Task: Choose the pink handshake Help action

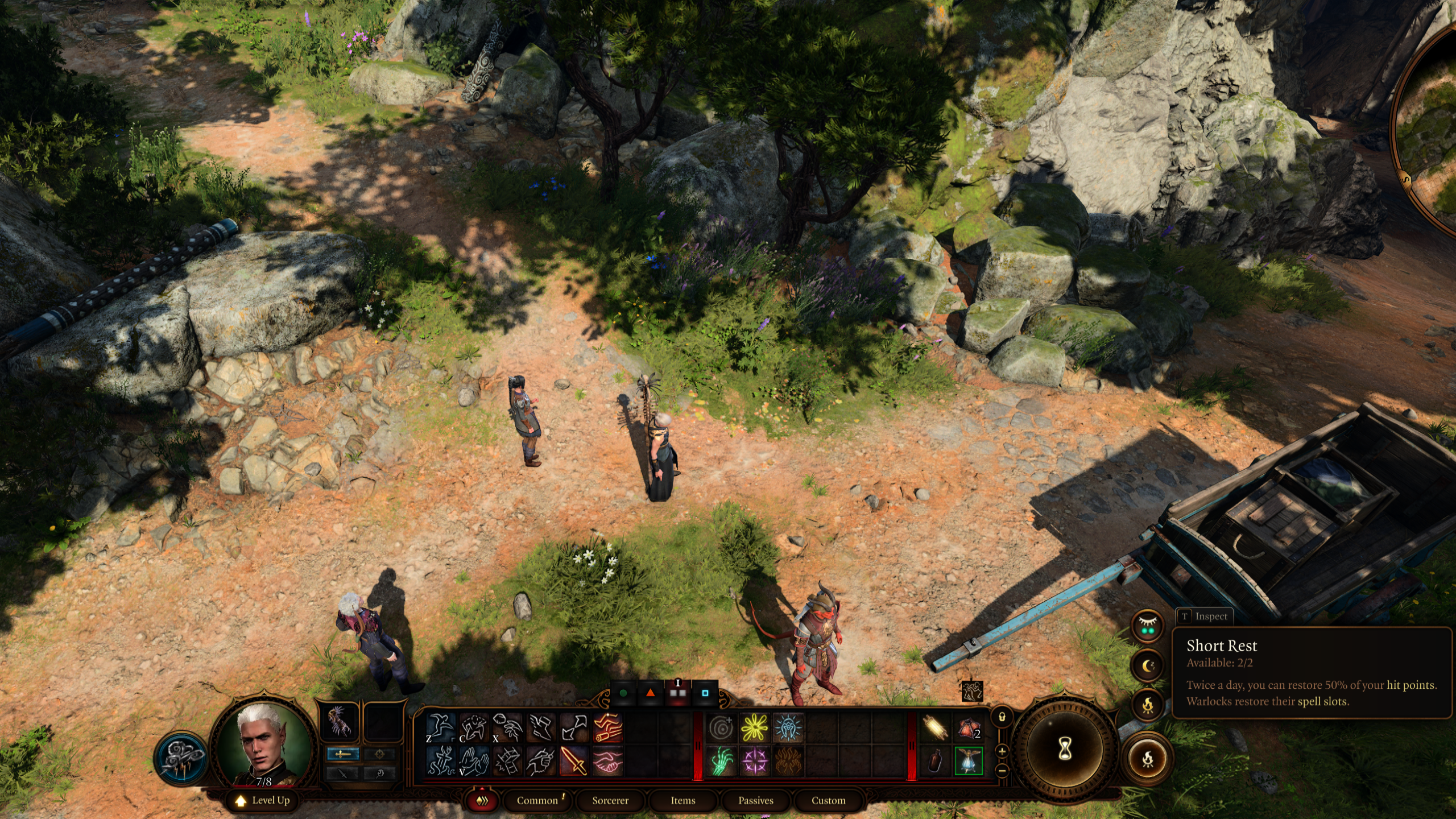Action: (x=607, y=760)
